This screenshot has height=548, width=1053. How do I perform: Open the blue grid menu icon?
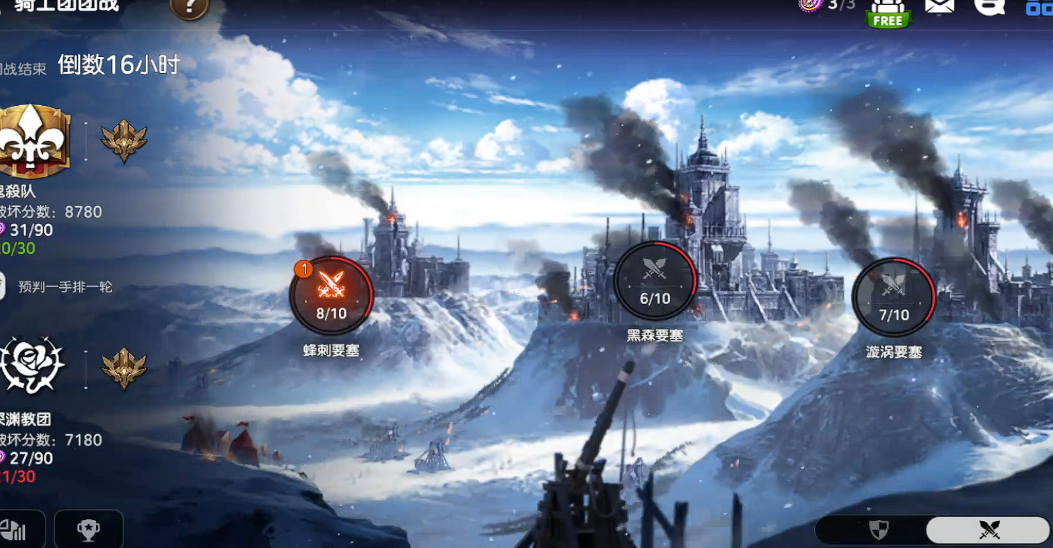(x=1039, y=8)
